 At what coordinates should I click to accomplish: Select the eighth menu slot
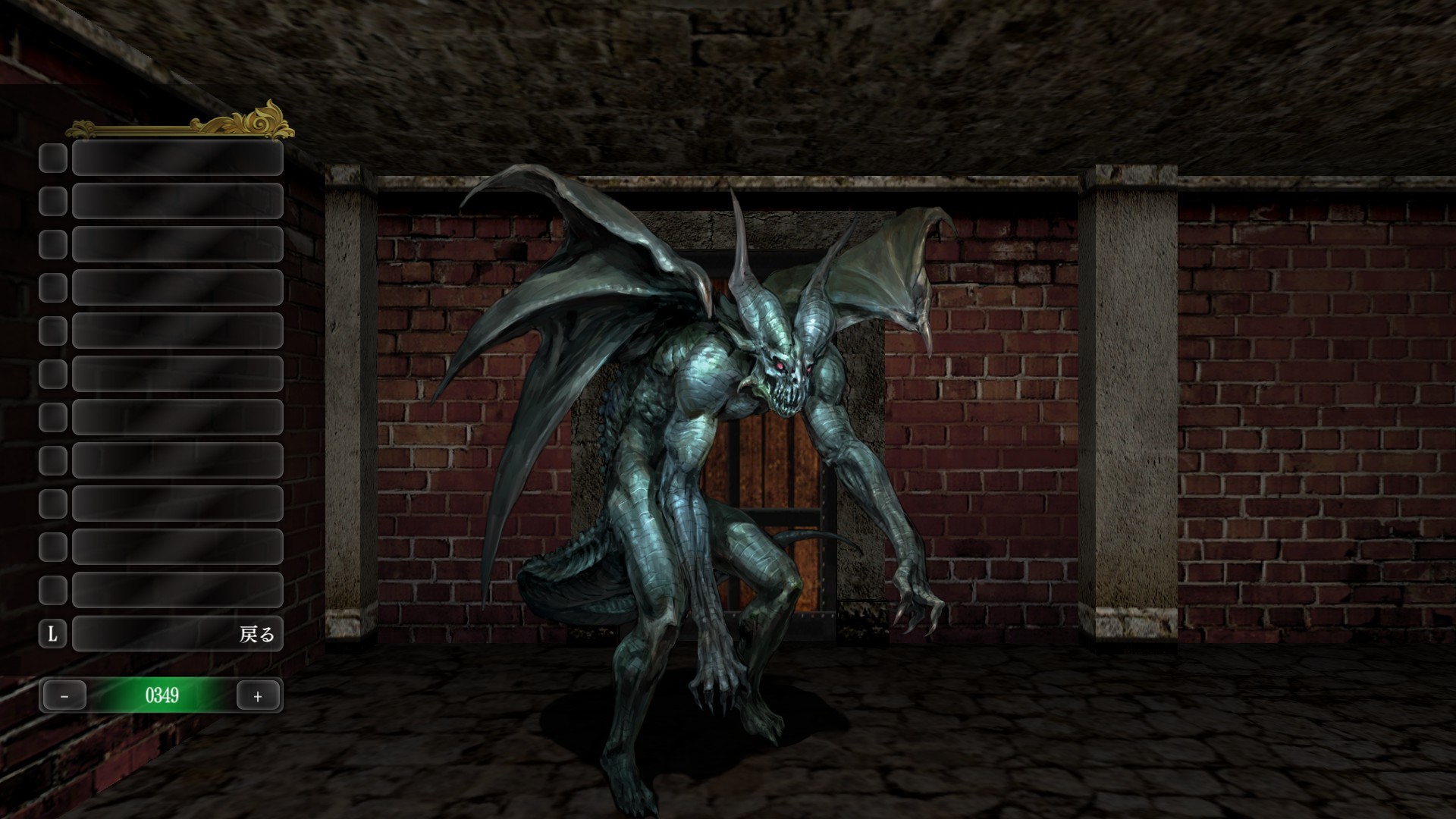(x=178, y=462)
